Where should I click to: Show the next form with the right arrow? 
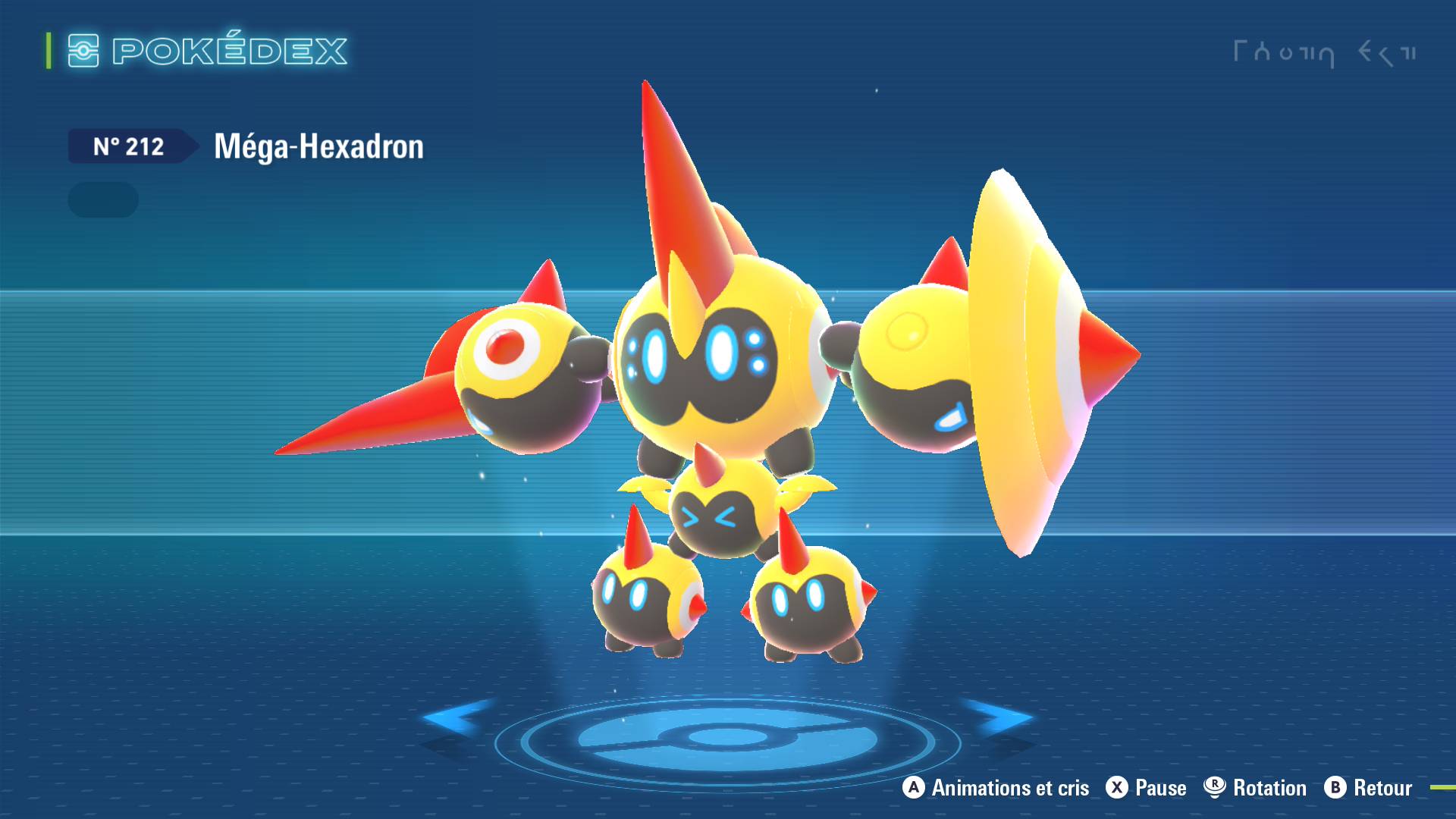pos(1001,717)
